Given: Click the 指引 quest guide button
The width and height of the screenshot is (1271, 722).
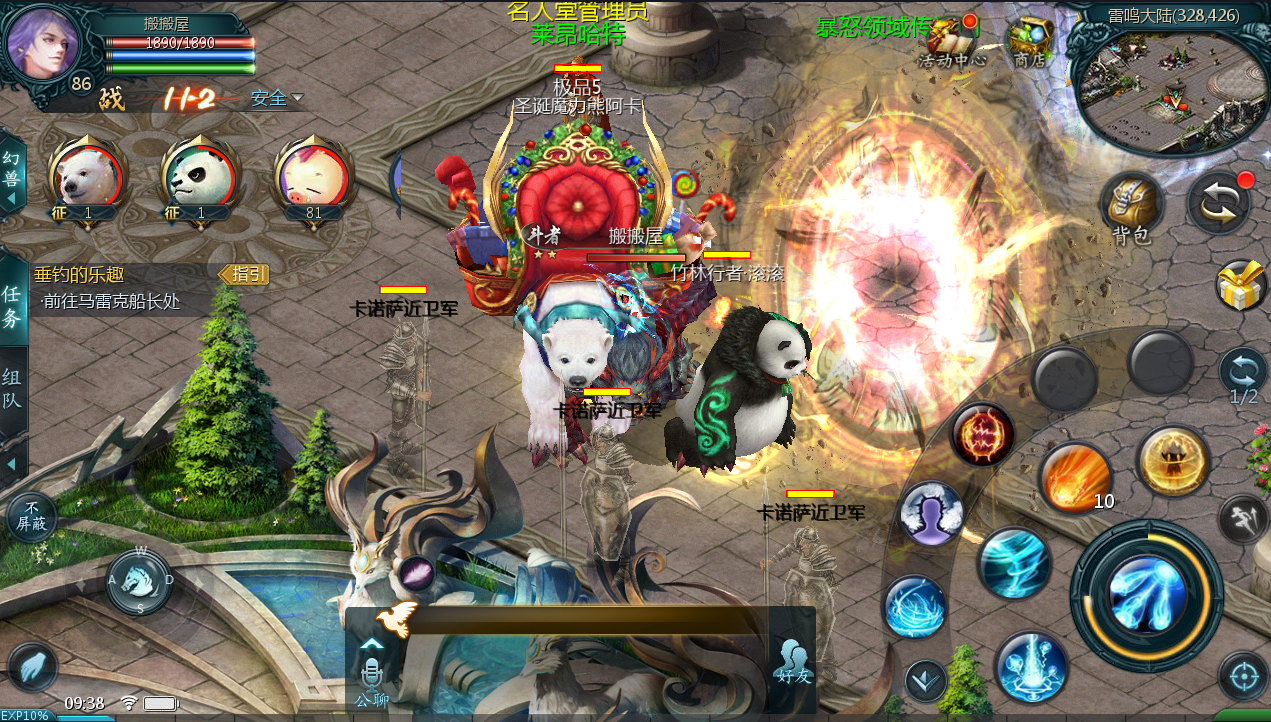Looking at the screenshot, I should (244, 274).
